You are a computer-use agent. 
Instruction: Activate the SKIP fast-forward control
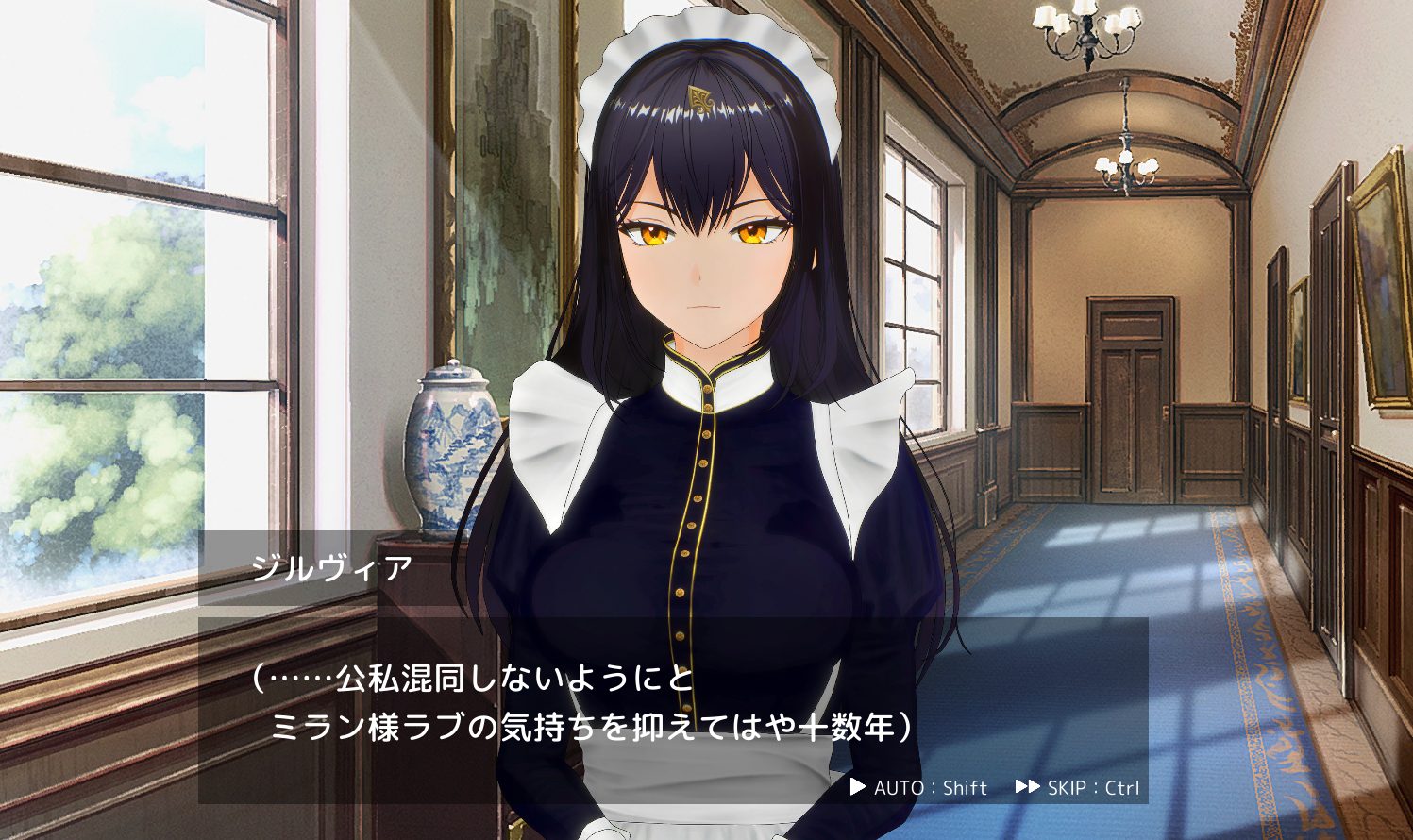1078,788
